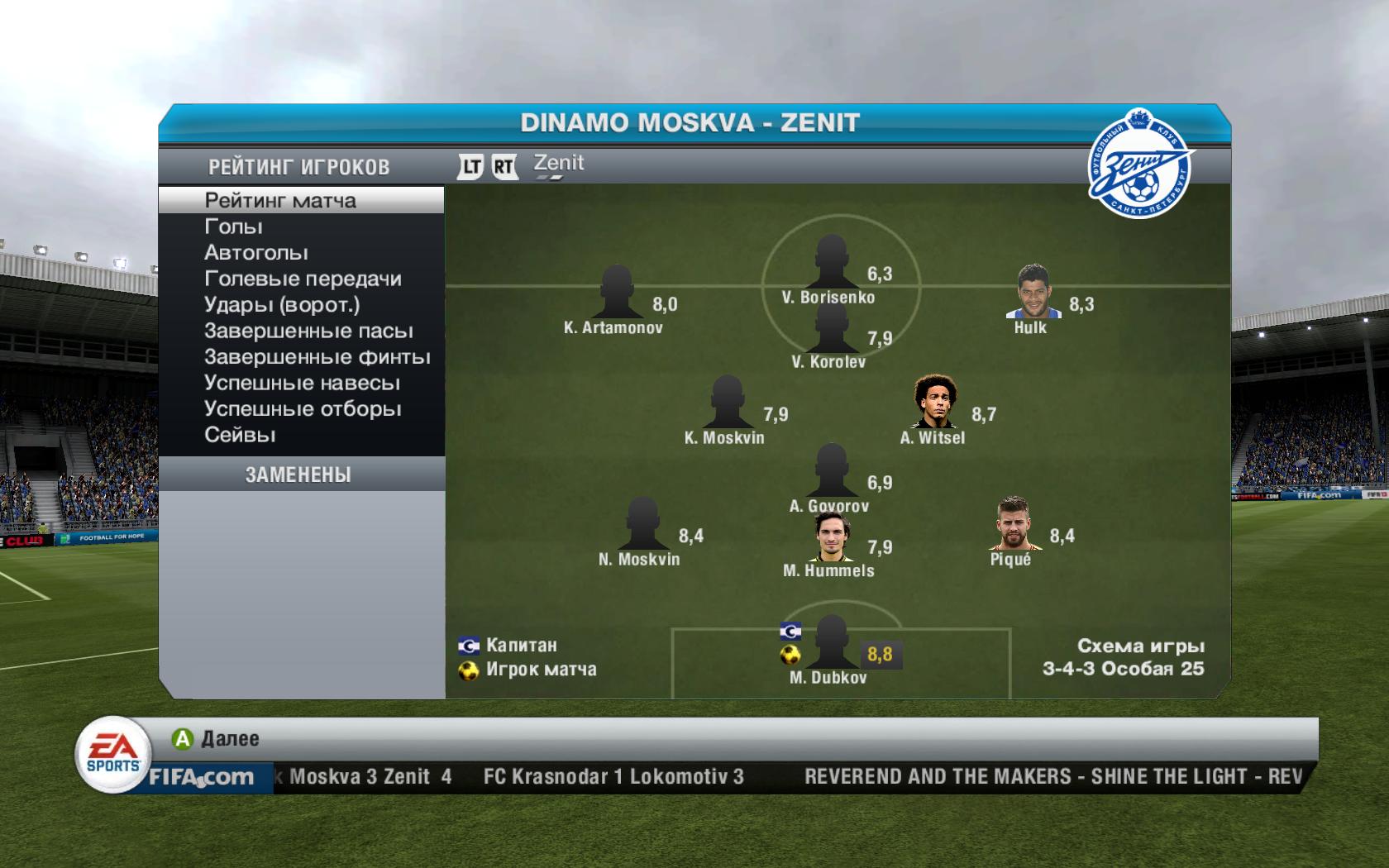Show the Голевые передачи stats
The height and width of the screenshot is (868, 1389).
303,279
